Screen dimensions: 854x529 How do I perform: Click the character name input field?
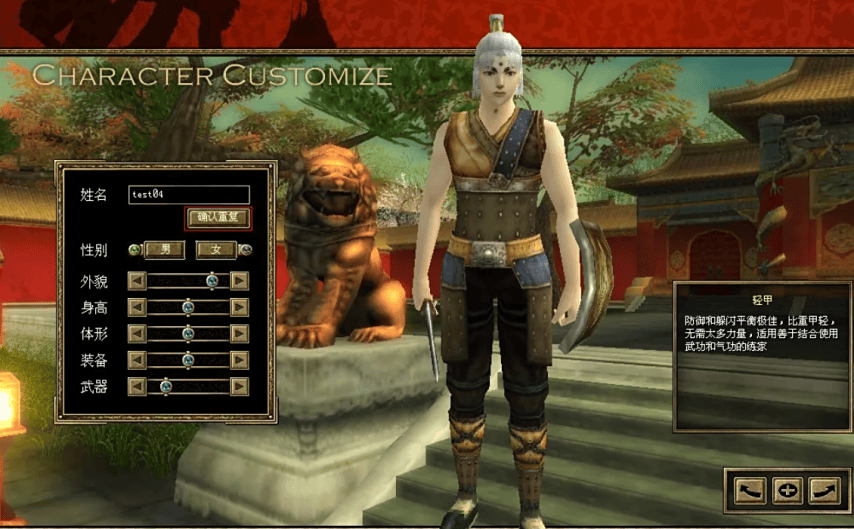189,195
